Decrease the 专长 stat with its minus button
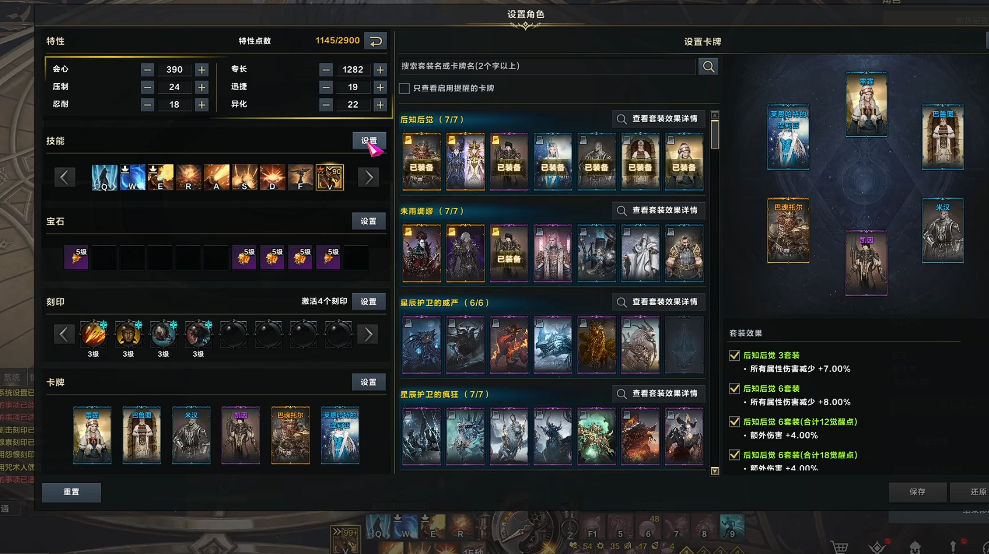Viewport: 989px width, 554px height. pyautogui.click(x=327, y=70)
